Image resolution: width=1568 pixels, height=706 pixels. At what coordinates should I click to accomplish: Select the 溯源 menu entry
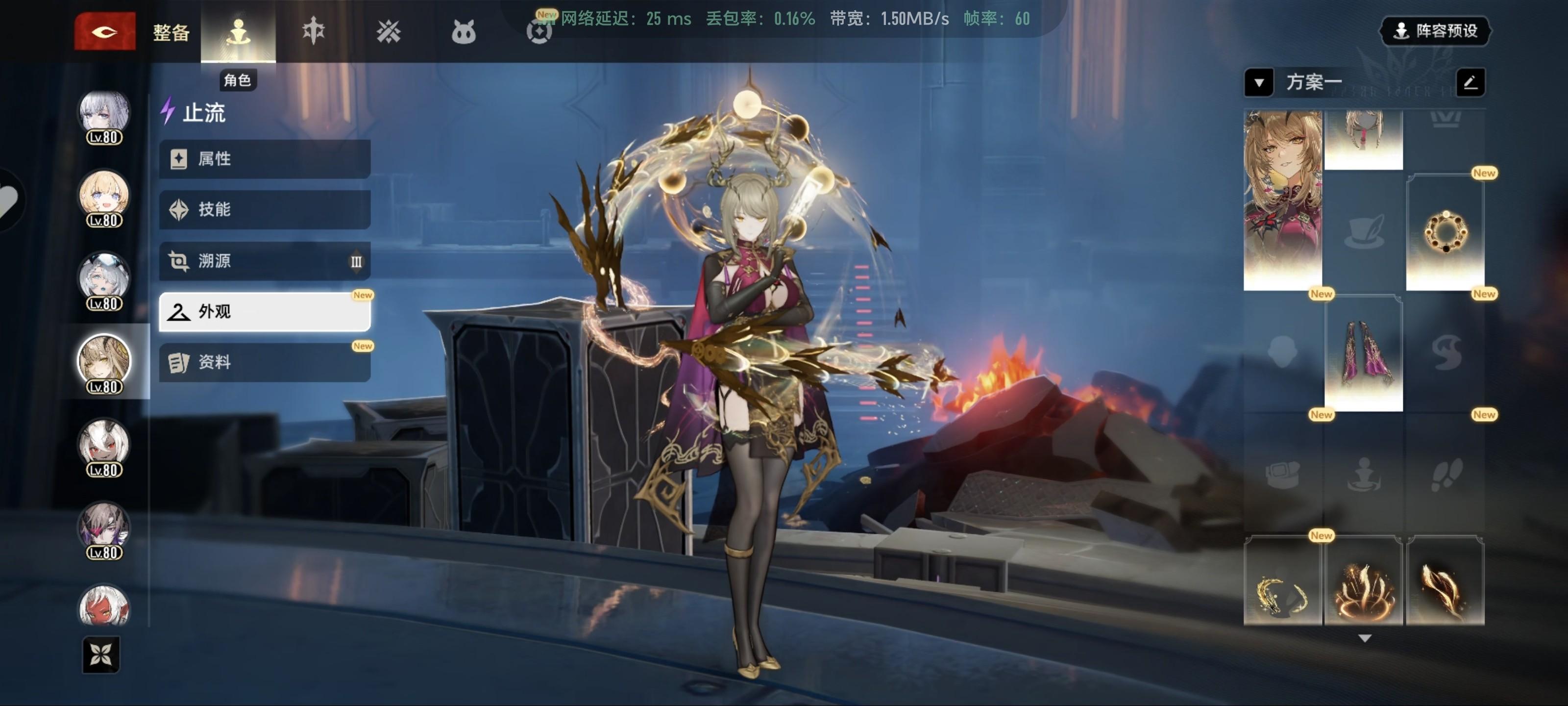click(x=265, y=261)
